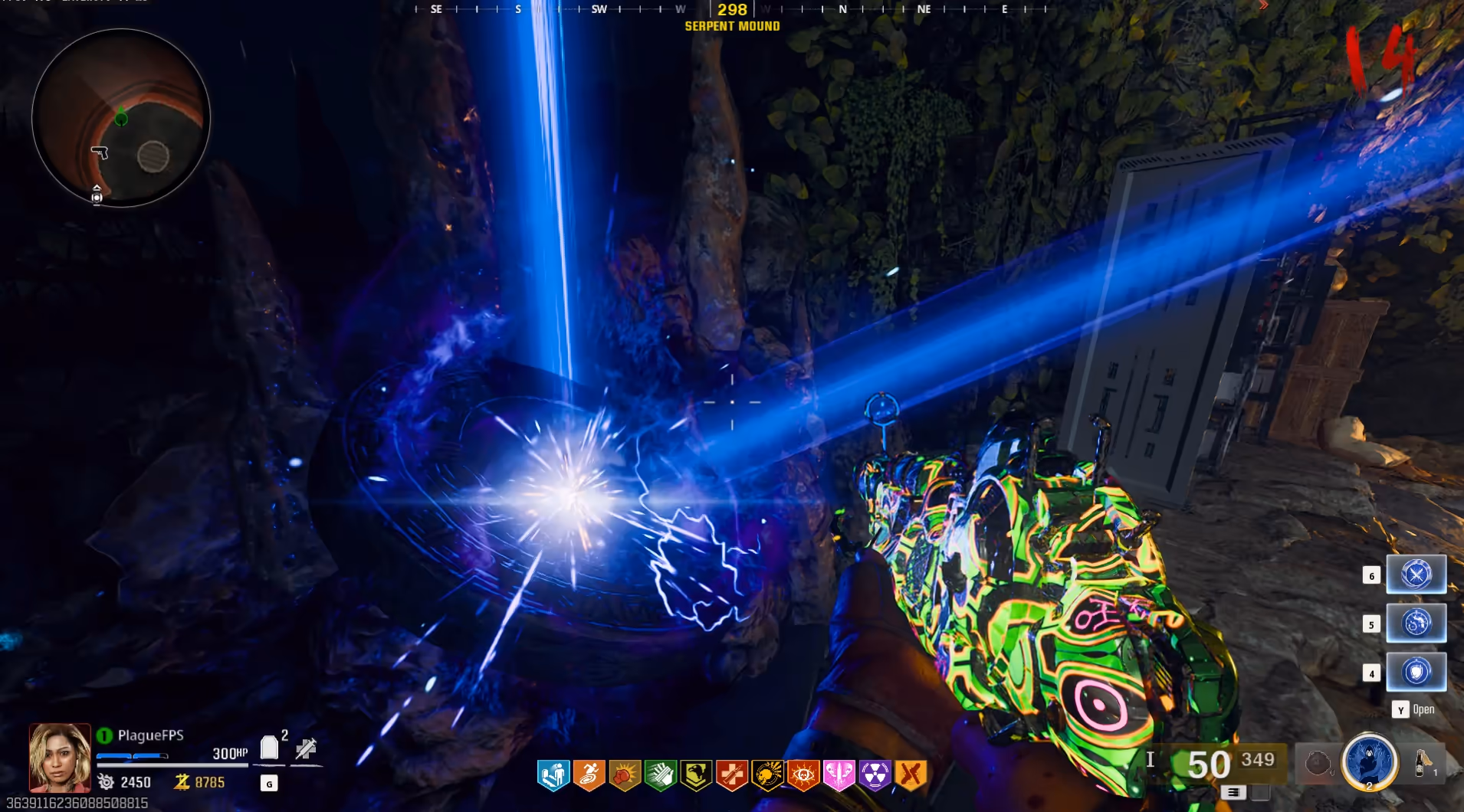Choose the shield gobblegum slot
The width and height of the screenshot is (1464, 812).
(1416, 673)
